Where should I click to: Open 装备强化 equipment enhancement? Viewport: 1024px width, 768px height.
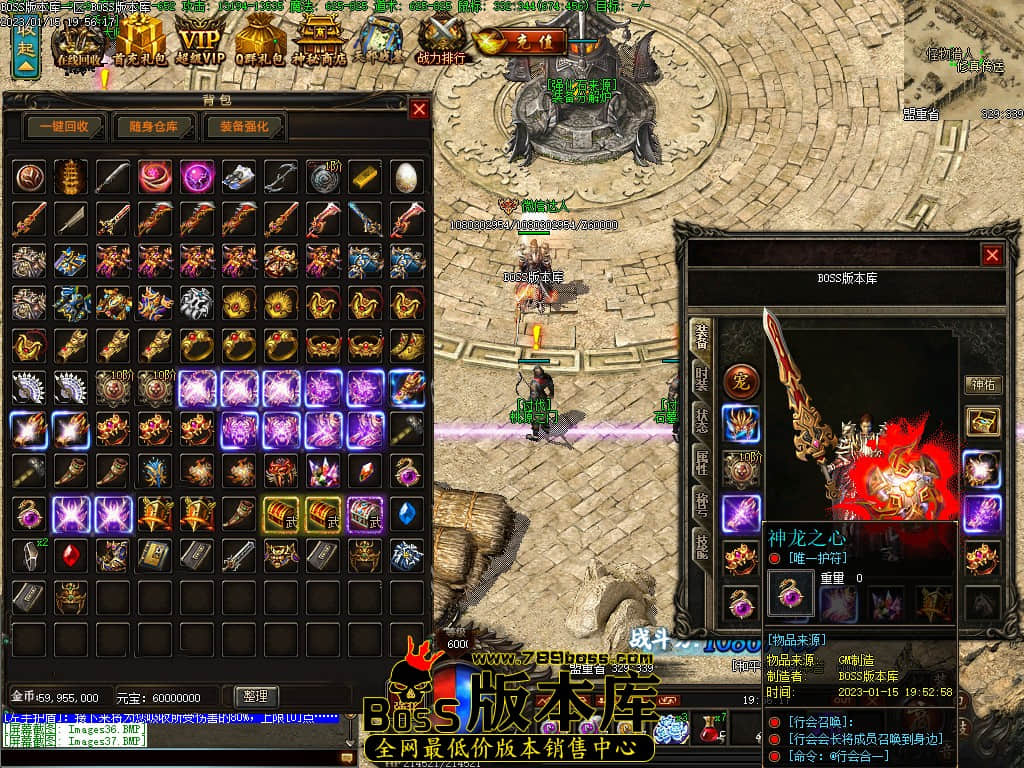(245, 127)
